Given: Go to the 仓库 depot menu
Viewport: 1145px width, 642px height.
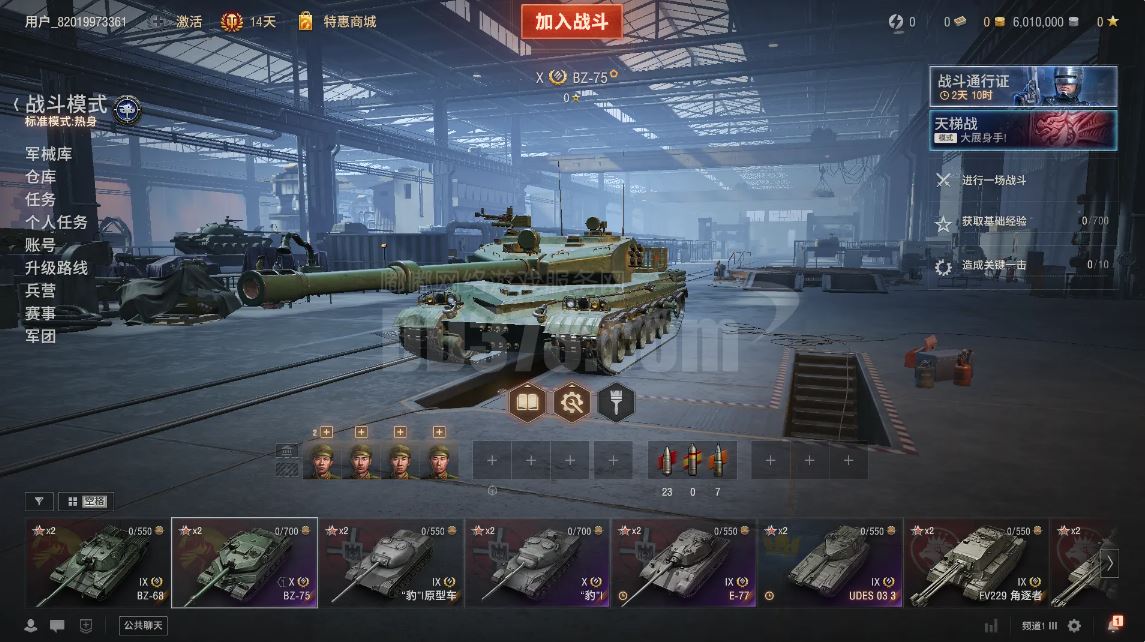Looking at the screenshot, I should tap(40, 177).
